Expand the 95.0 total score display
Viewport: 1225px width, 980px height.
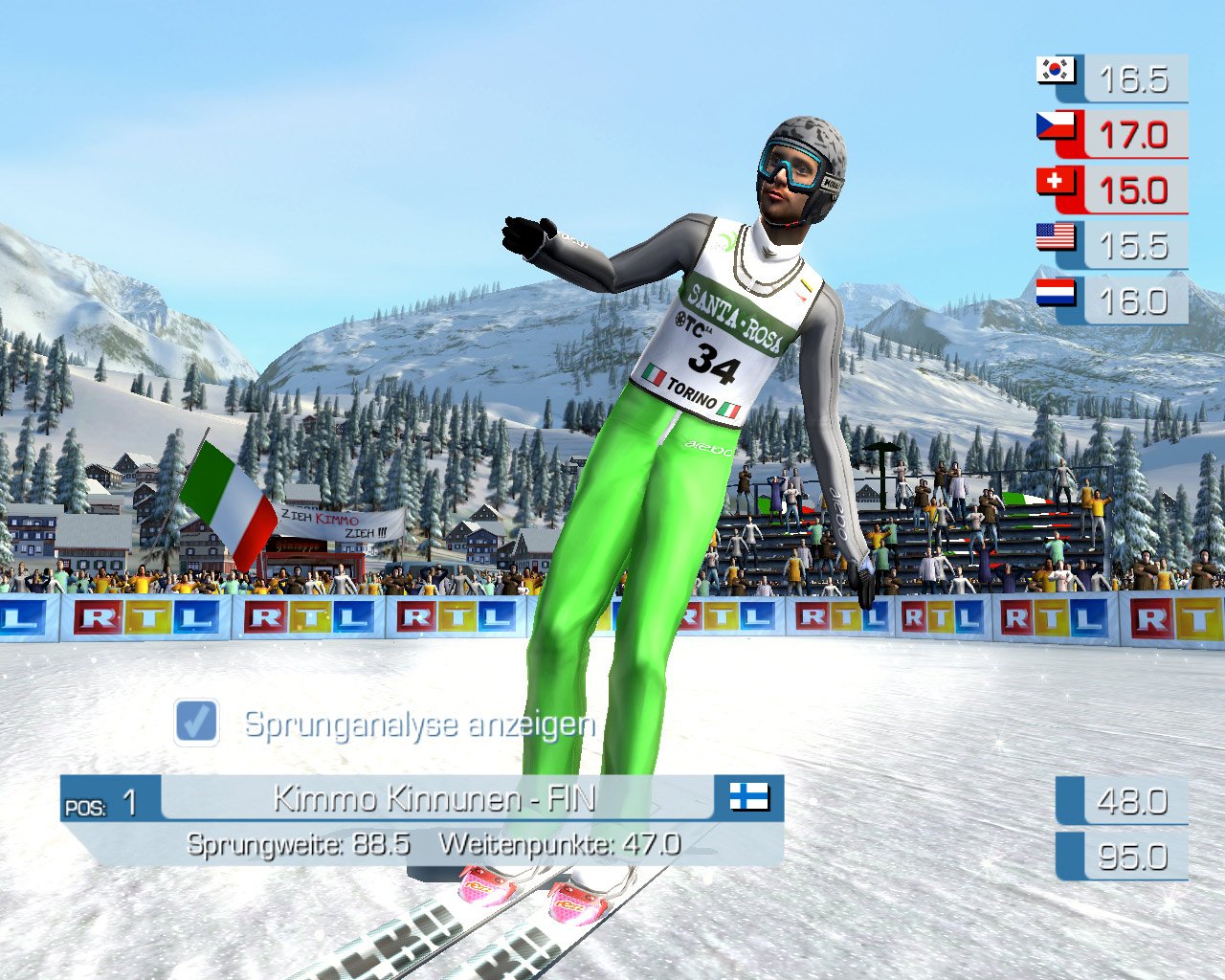[1132, 857]
